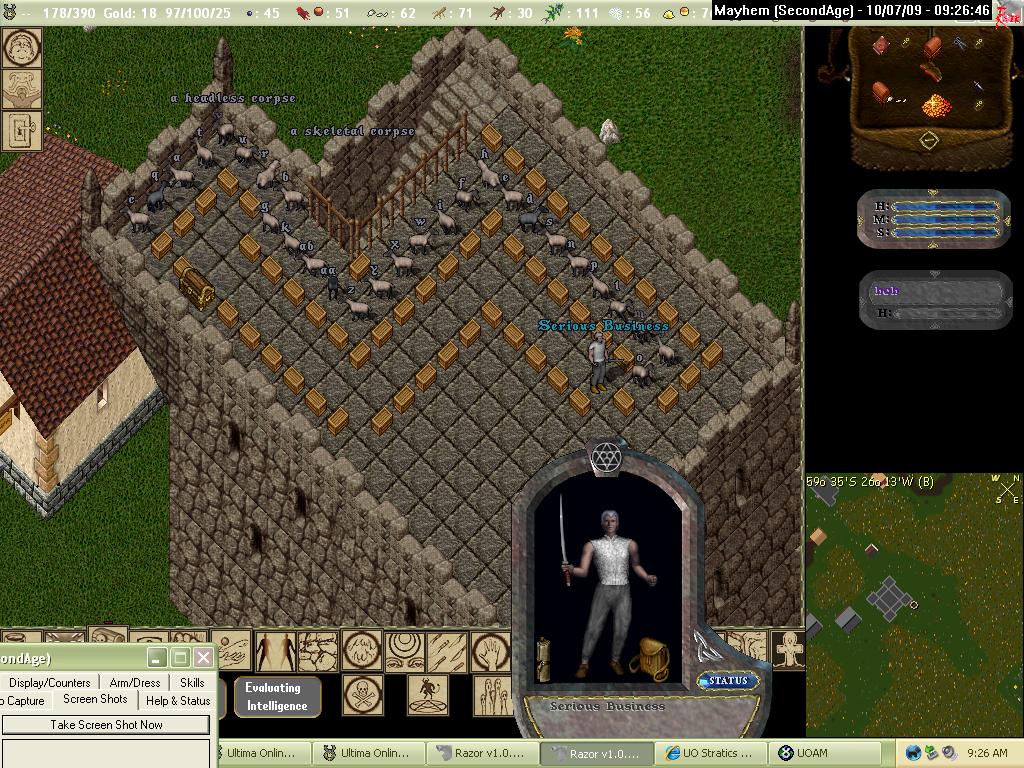Open the UOAM taskbar window

(x=828, y=754)
